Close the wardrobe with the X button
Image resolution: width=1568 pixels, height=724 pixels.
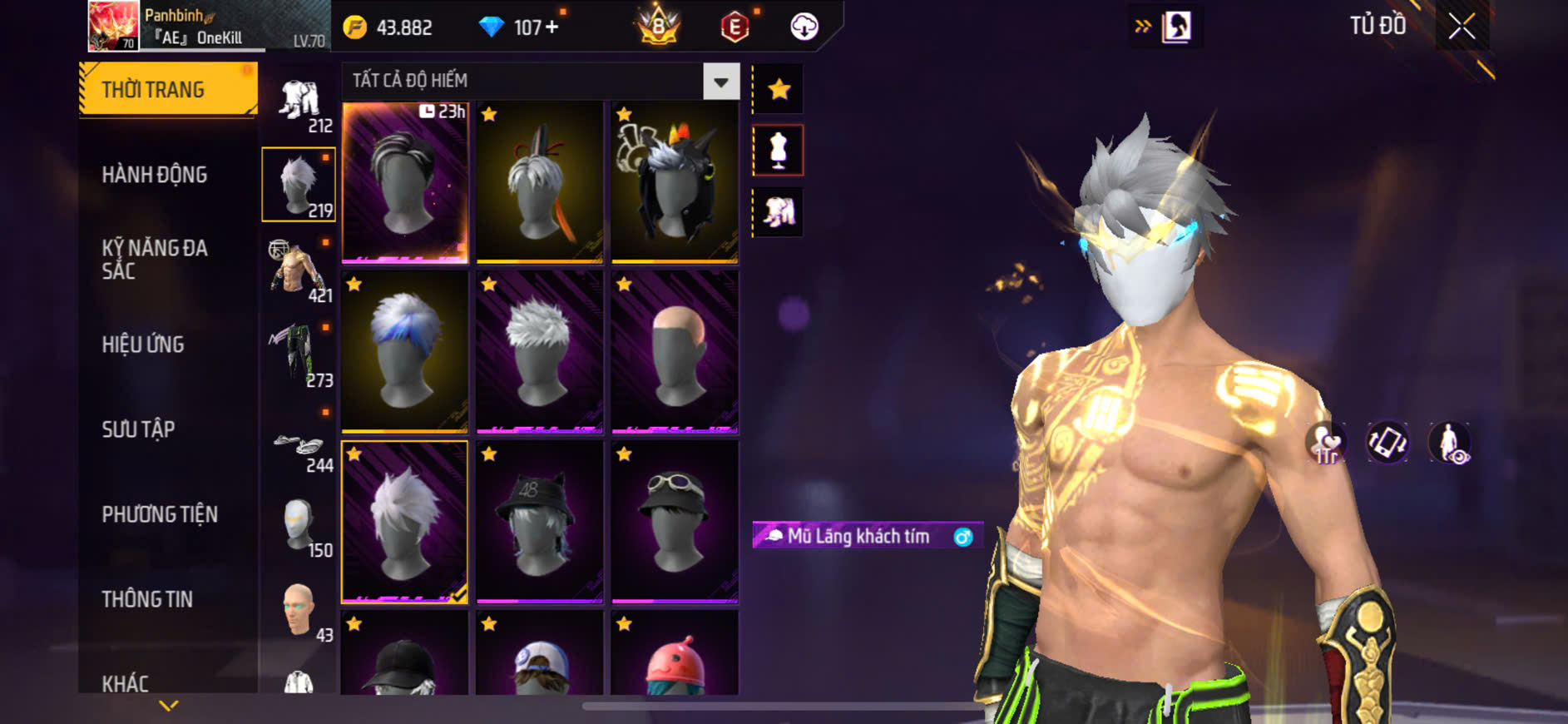coord(1462,27)
